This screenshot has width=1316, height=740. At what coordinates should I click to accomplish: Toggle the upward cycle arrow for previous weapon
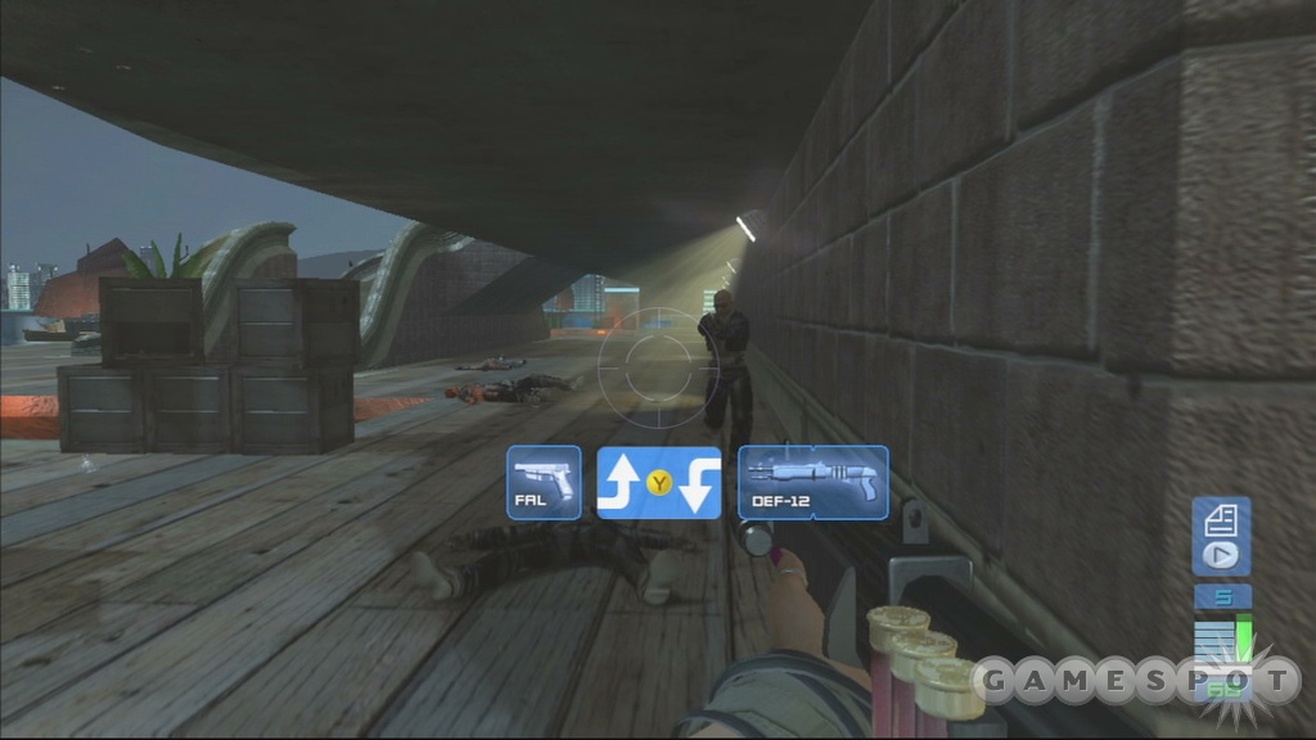tap(624, 480)
